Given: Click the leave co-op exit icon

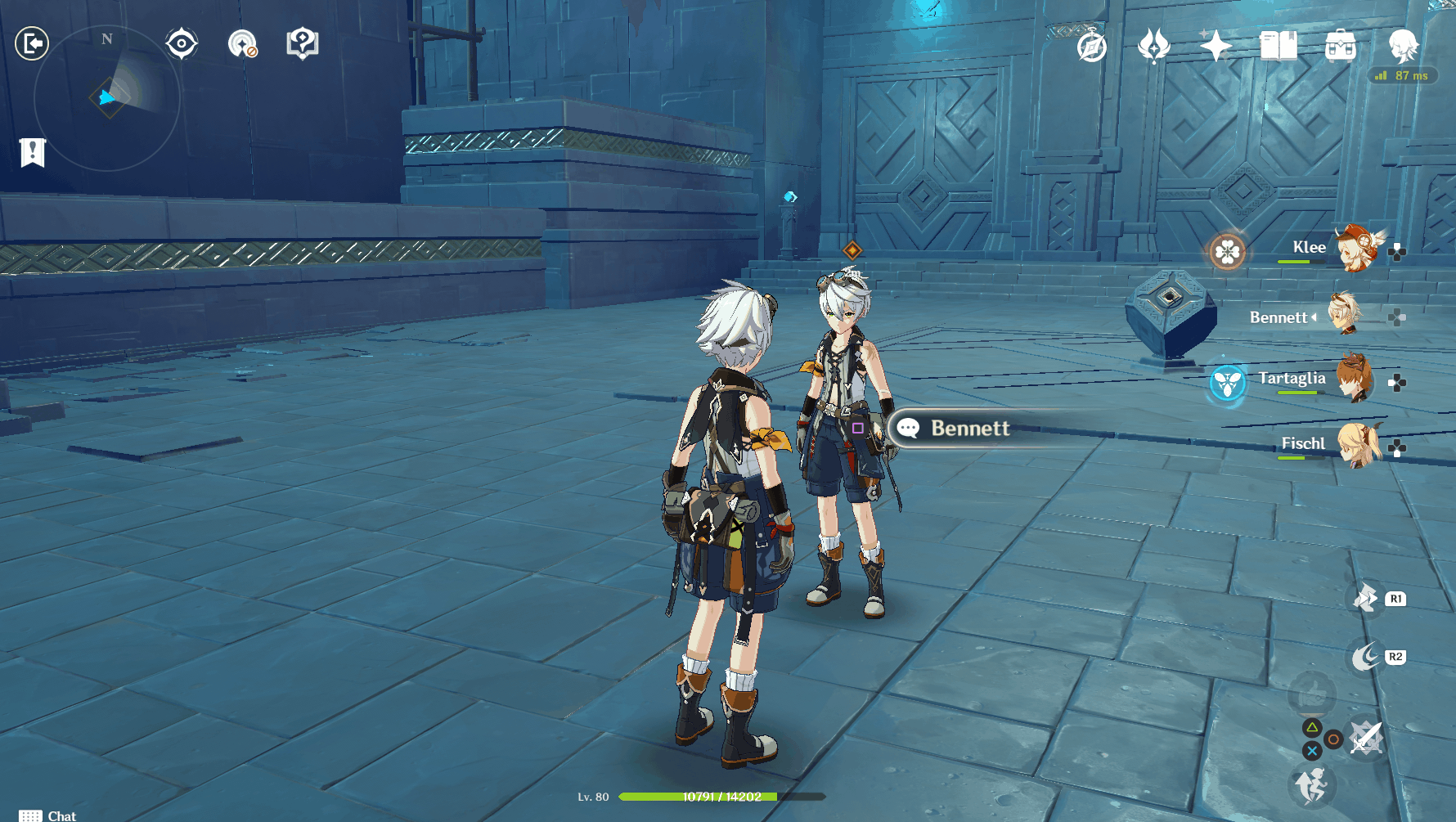Looking at the screenshot, I should coord(33,43).
